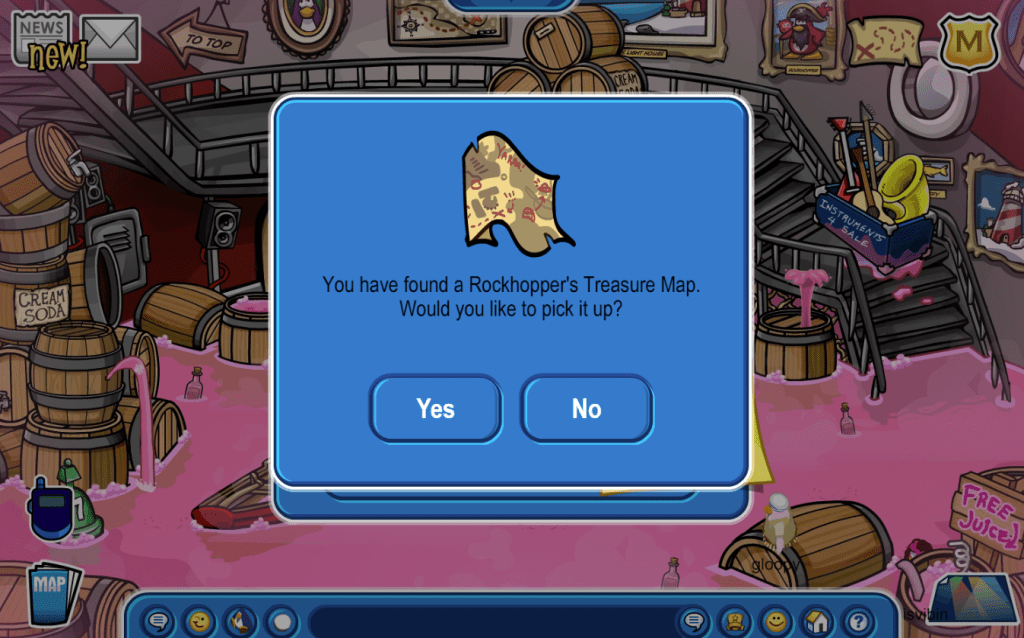Open the winking emote menu
Viewport: 1024px width, 638px height.
coord(201,621)
